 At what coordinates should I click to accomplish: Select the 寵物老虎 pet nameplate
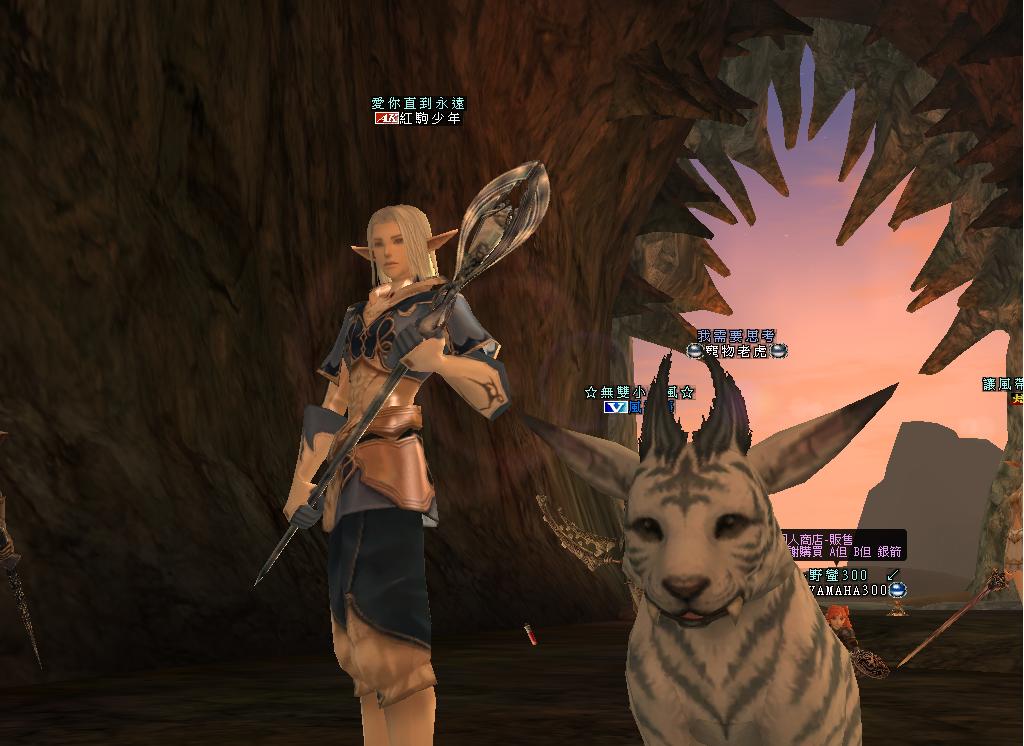click(x=736, y=351)
